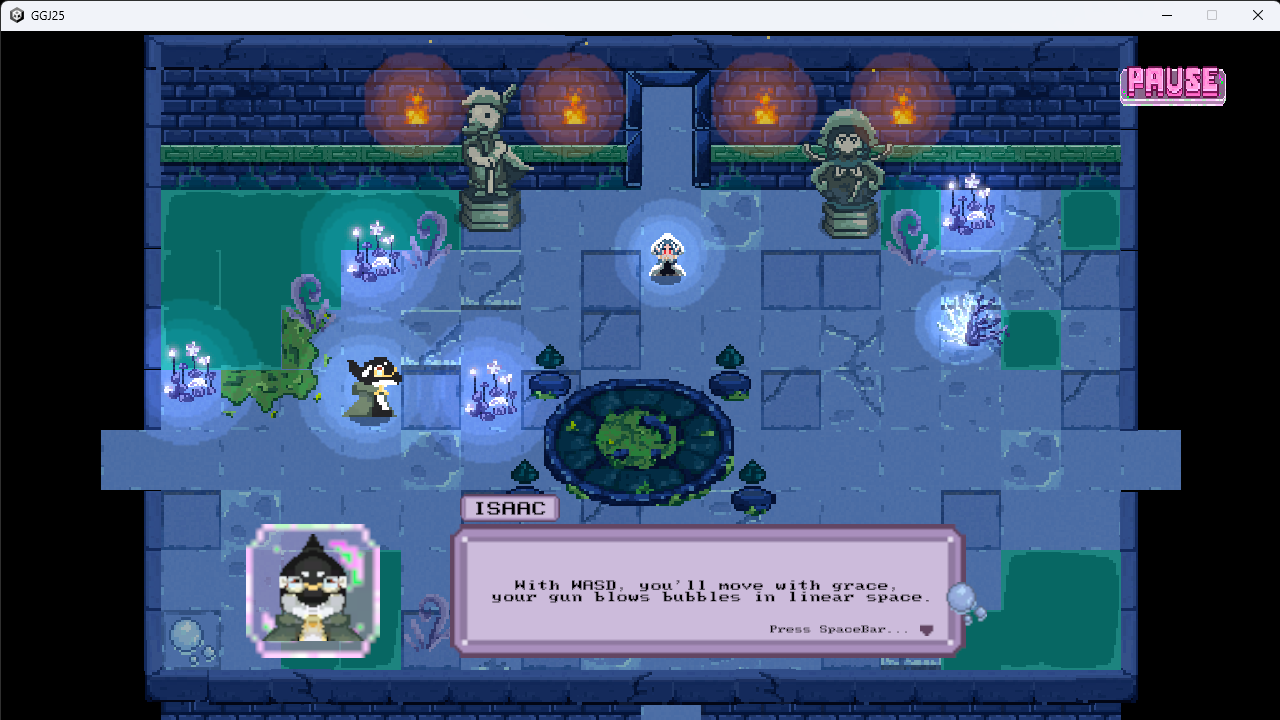Viewport: 1280px width, 720px height.
Task: Select the dark urn beside the fountain
Action: (x=551, y=383)
